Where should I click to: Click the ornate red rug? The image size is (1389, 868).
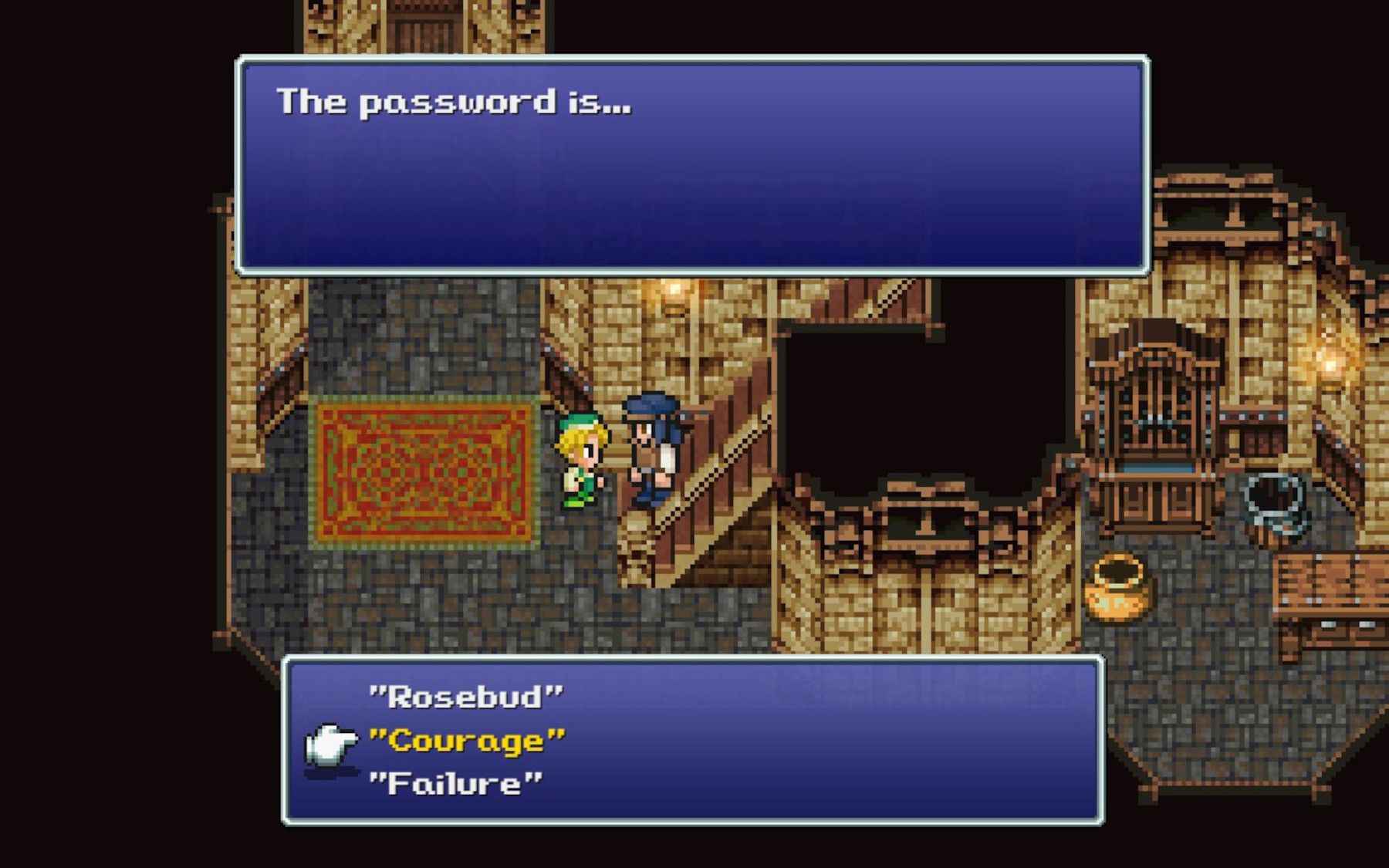click(x=424, y=471)
